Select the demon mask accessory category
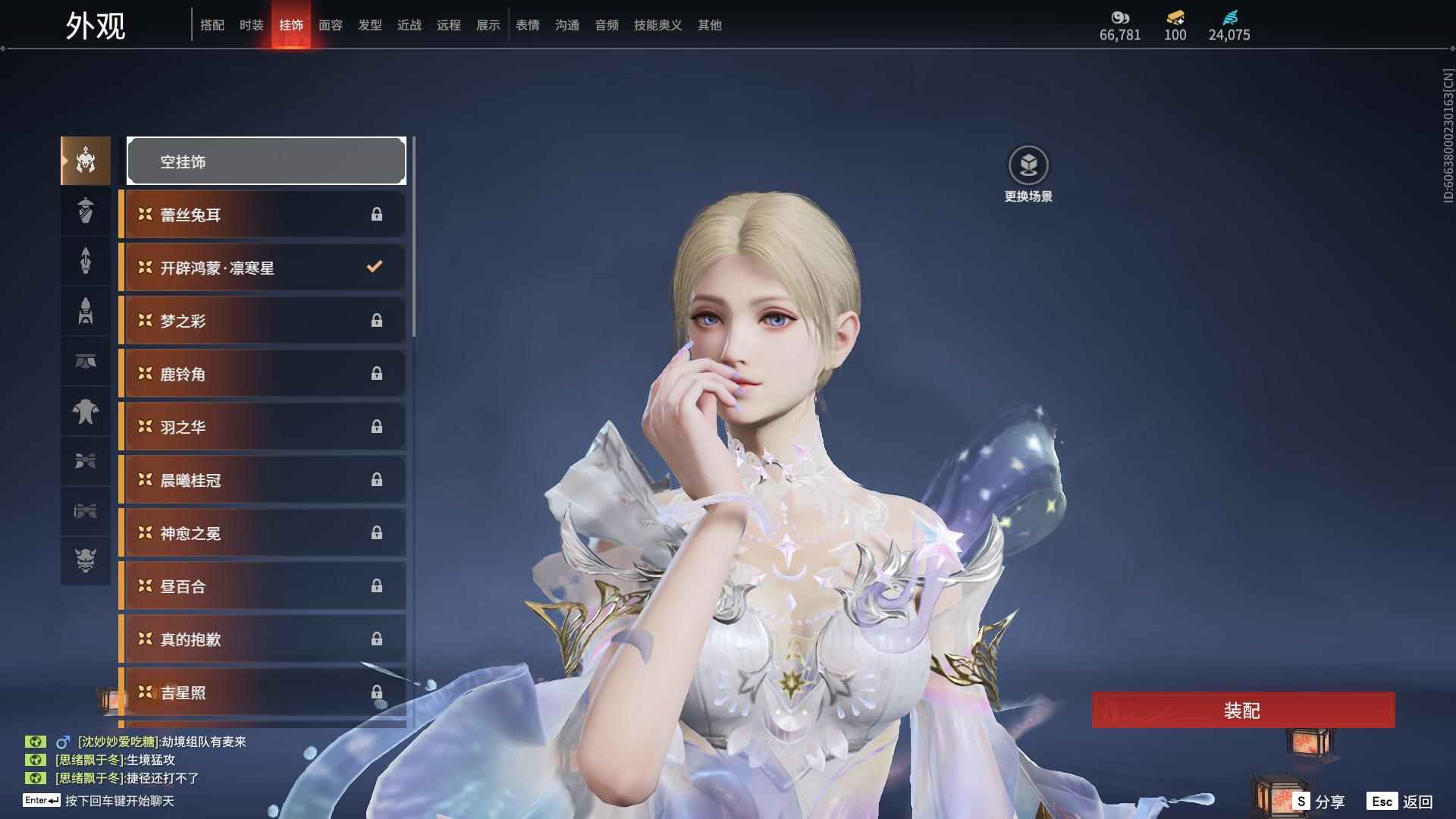 86,560
